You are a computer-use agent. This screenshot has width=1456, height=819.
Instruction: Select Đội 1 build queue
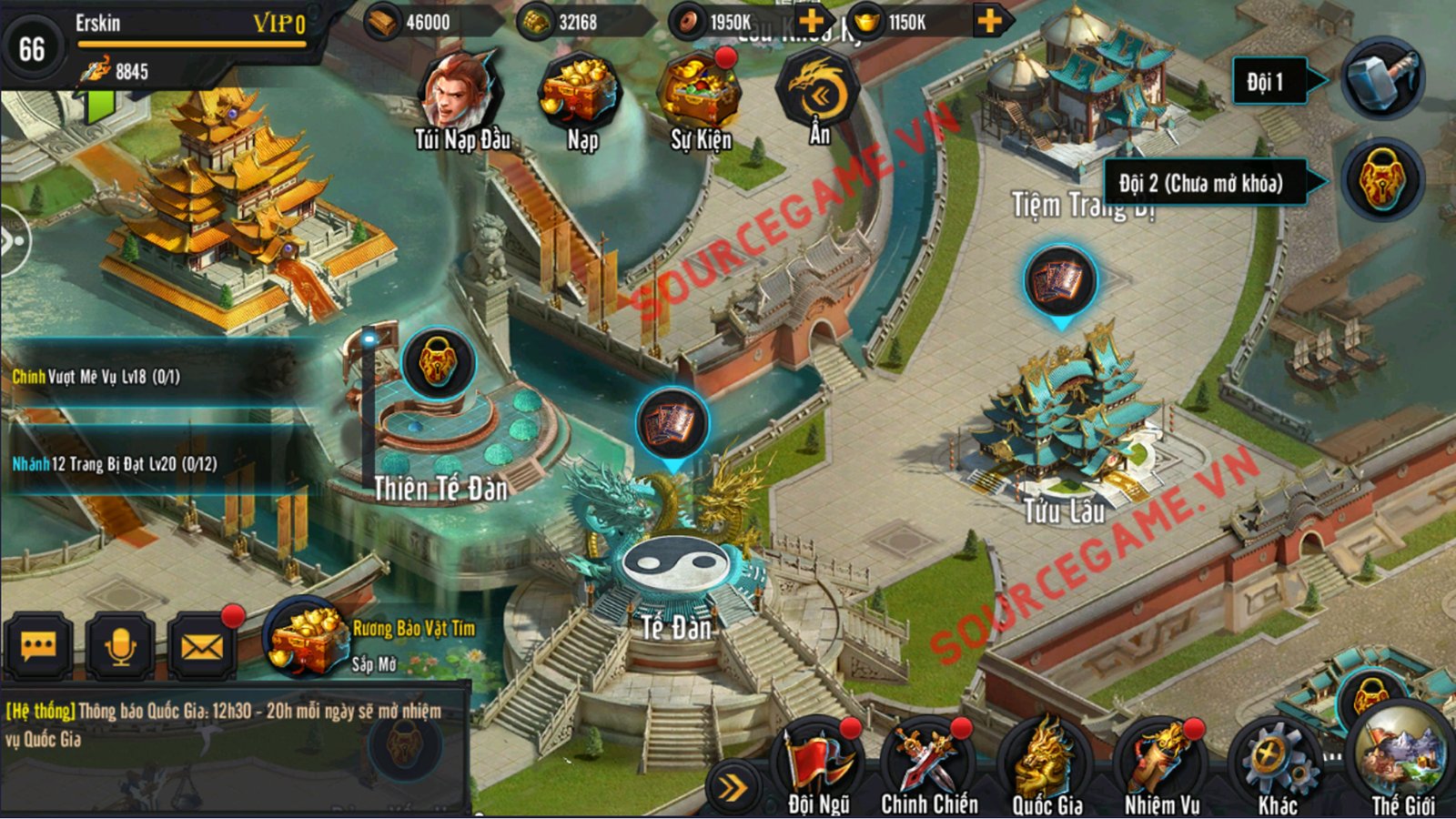(1382, 80)
